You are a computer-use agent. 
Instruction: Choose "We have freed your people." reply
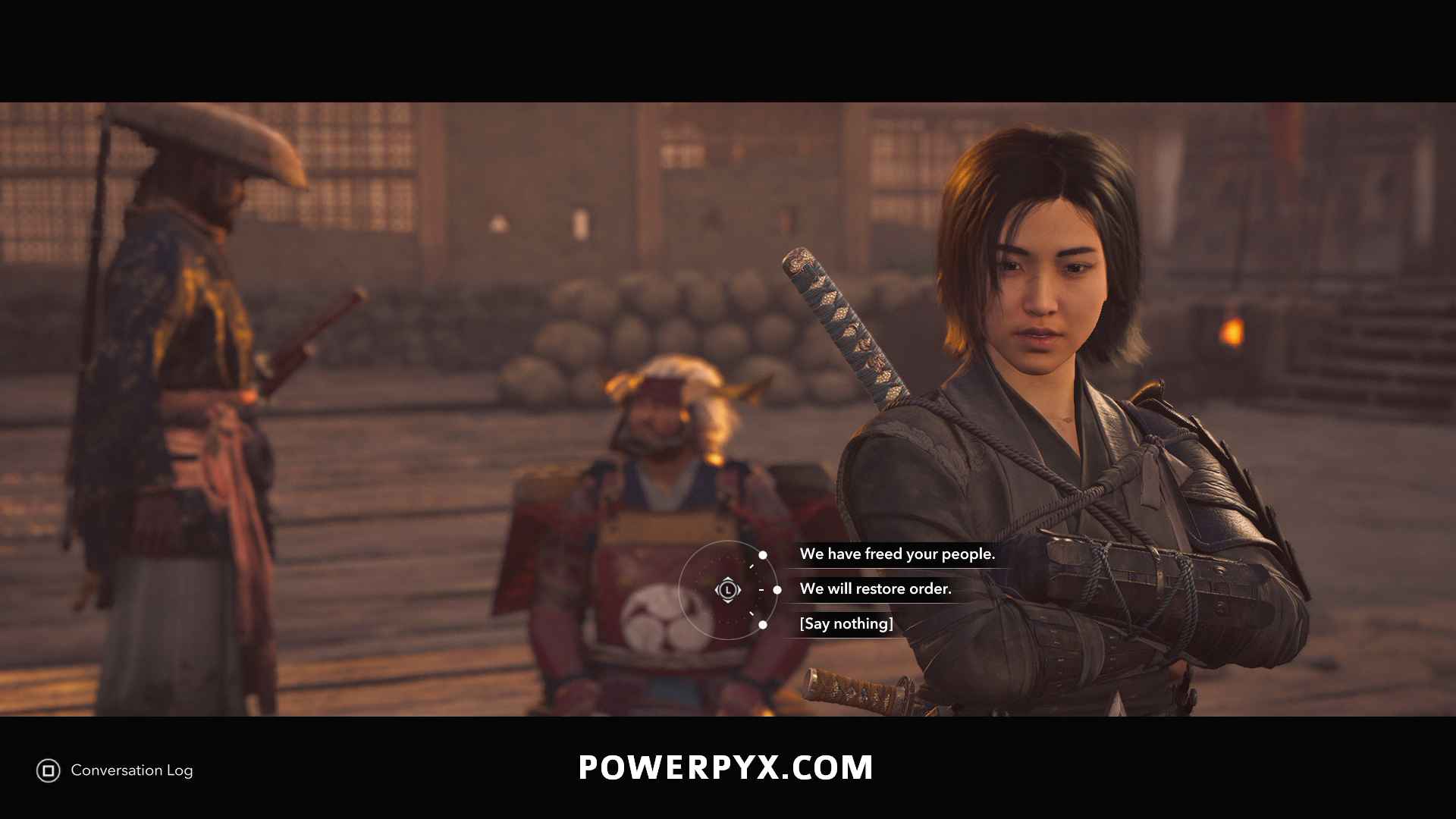tap(896, 554)
